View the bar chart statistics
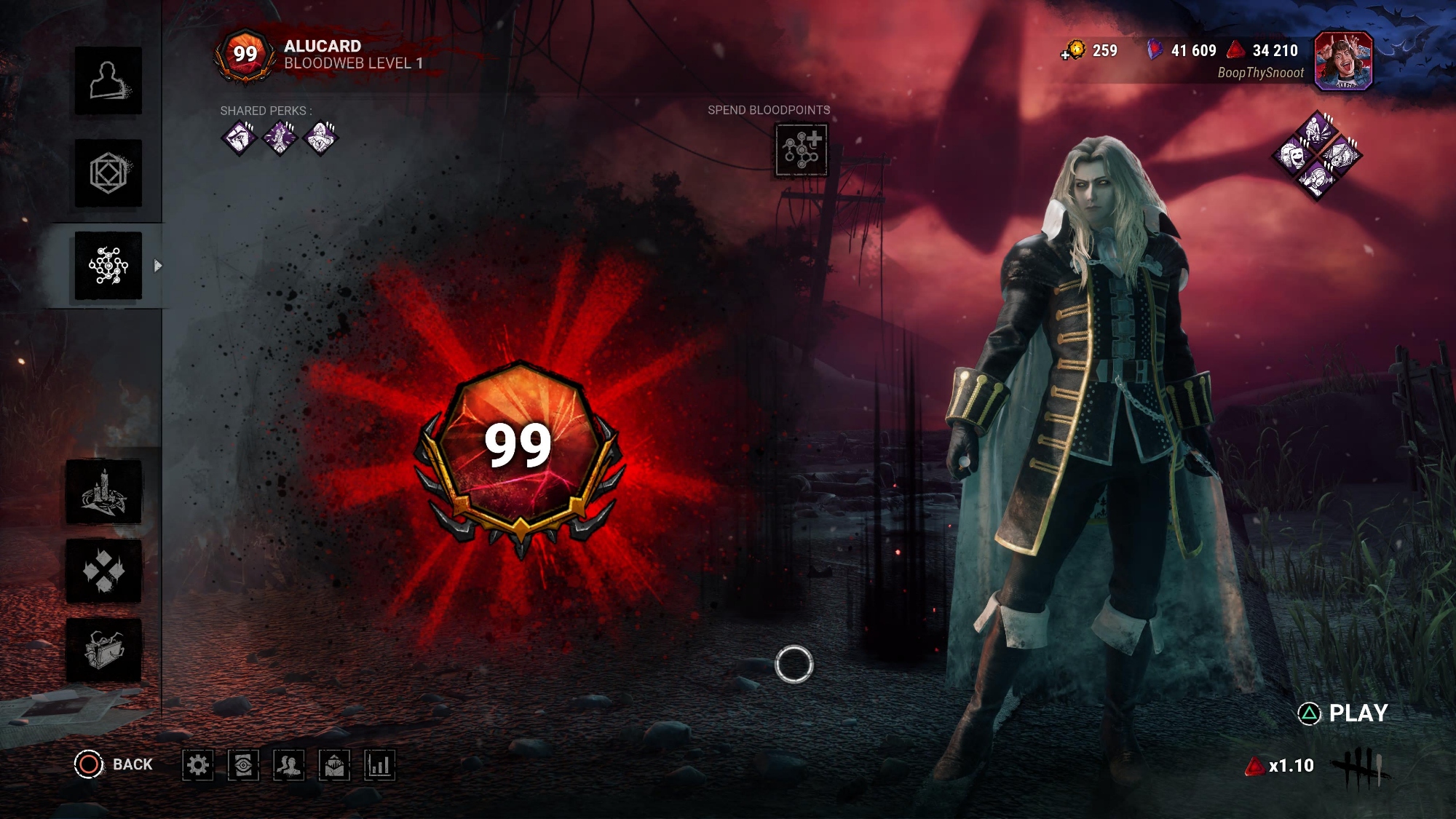 pyautogui.click(x=380, y=765)
